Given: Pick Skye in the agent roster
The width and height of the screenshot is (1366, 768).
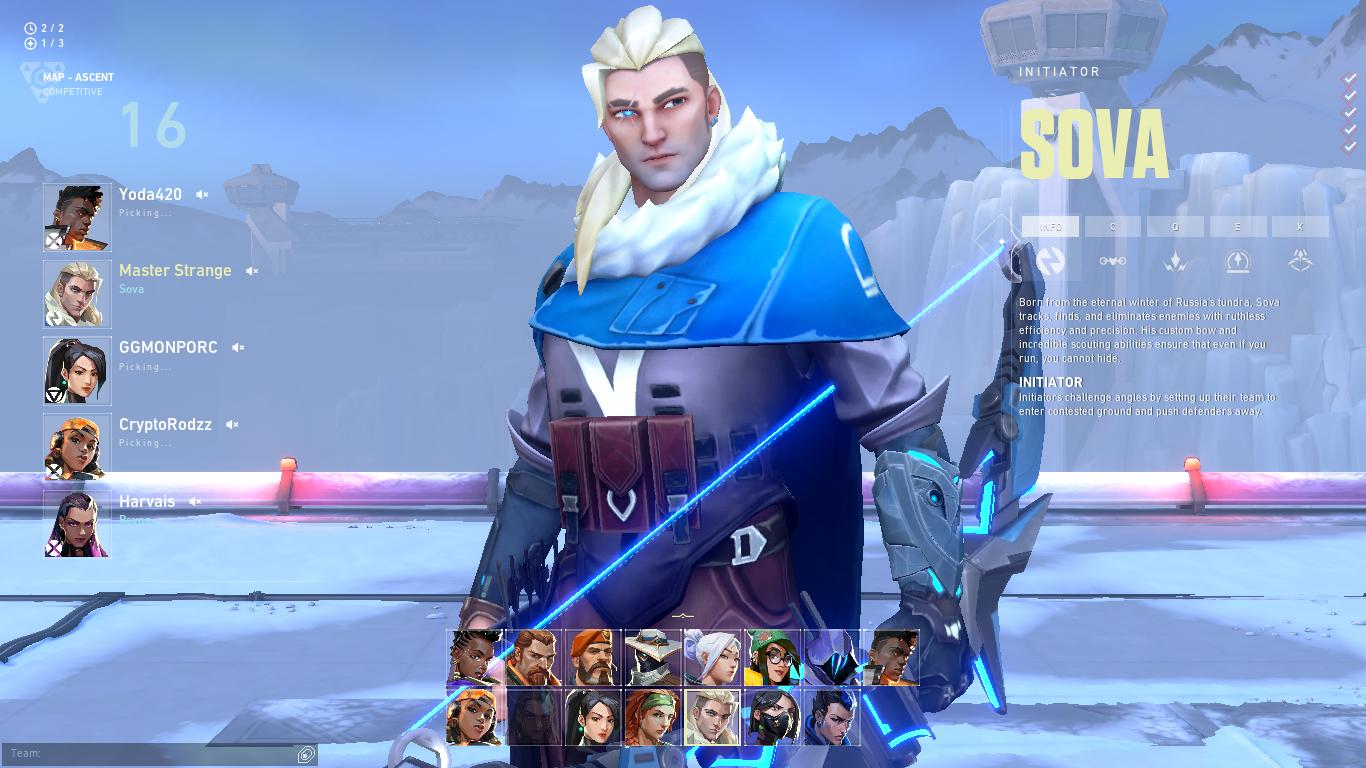Looking at the screenshot, I should pyautogui.click(x=652, y=717).
